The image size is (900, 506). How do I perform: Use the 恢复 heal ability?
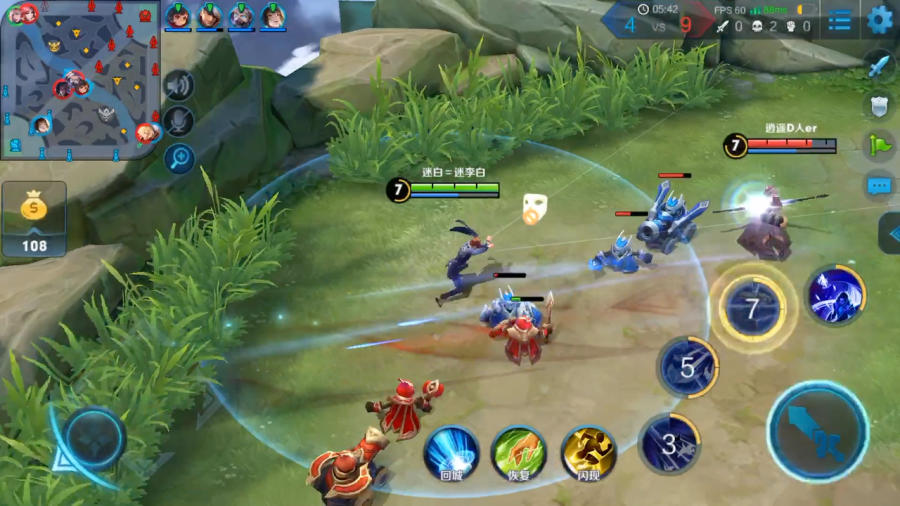(x=519, y=450)
